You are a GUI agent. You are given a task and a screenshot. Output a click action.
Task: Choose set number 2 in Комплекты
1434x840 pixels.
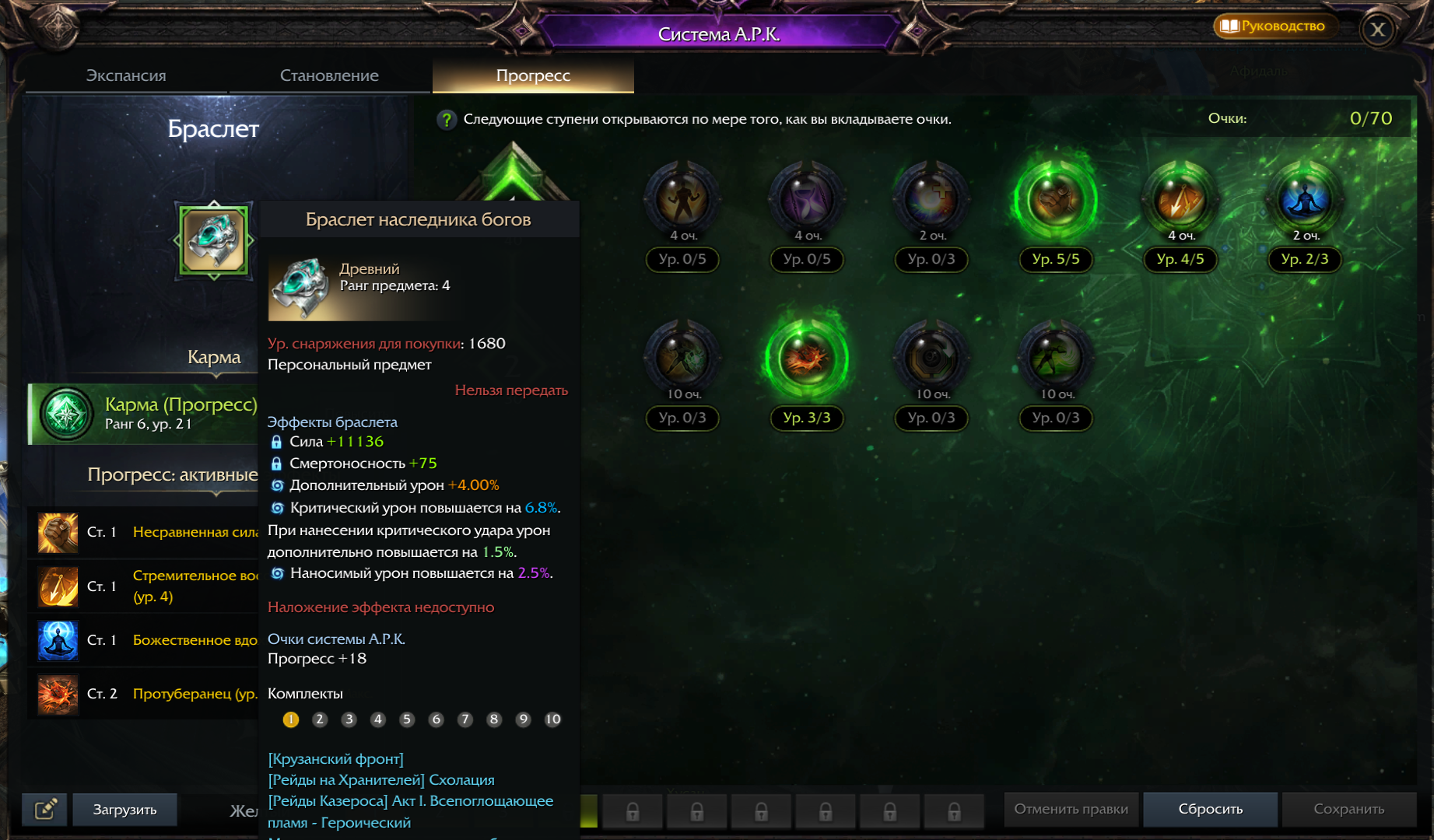pyautogui.click(x=320, y=719)
